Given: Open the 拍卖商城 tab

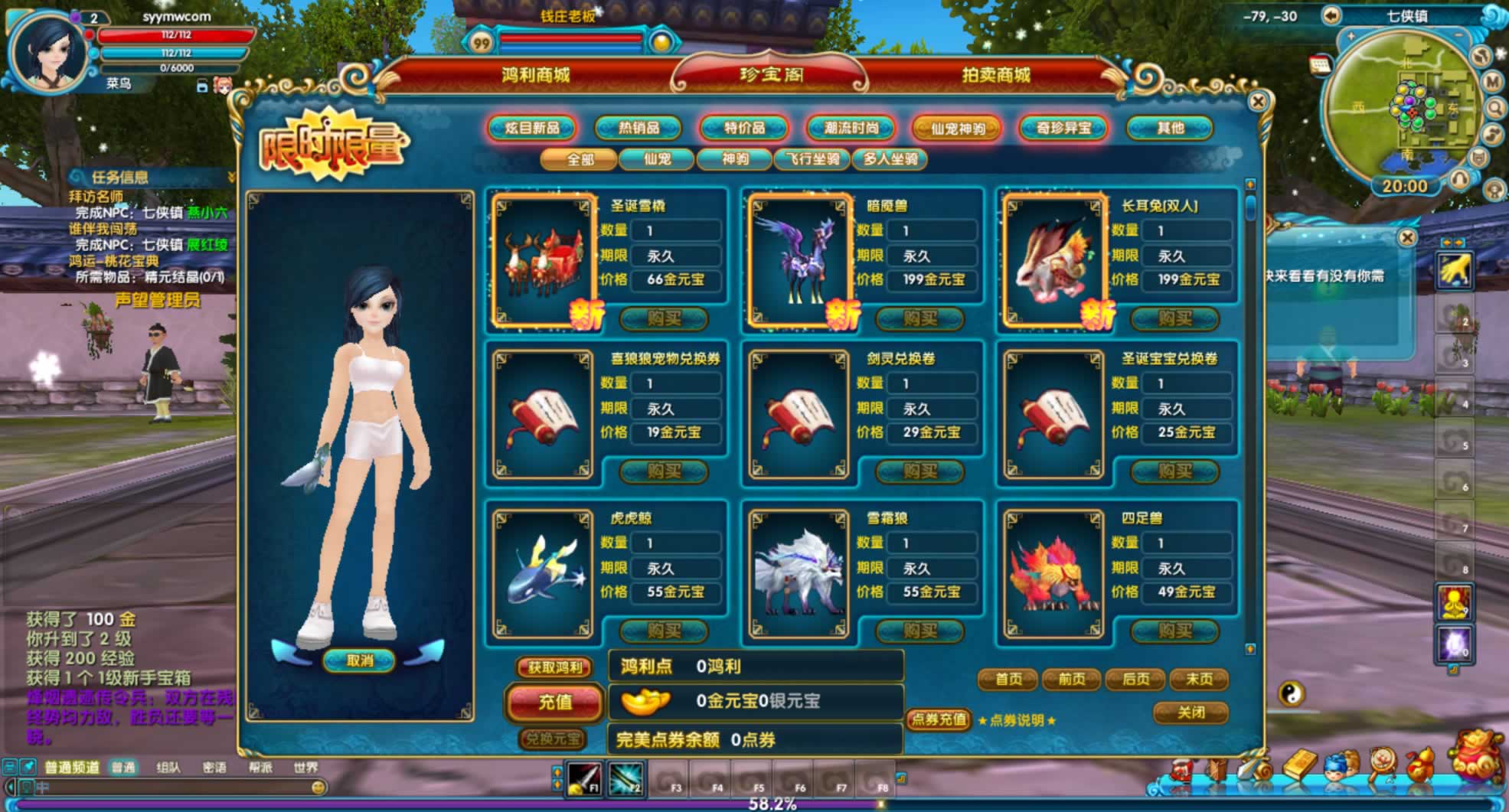Looking at the screenshot, I should point(995,75).
